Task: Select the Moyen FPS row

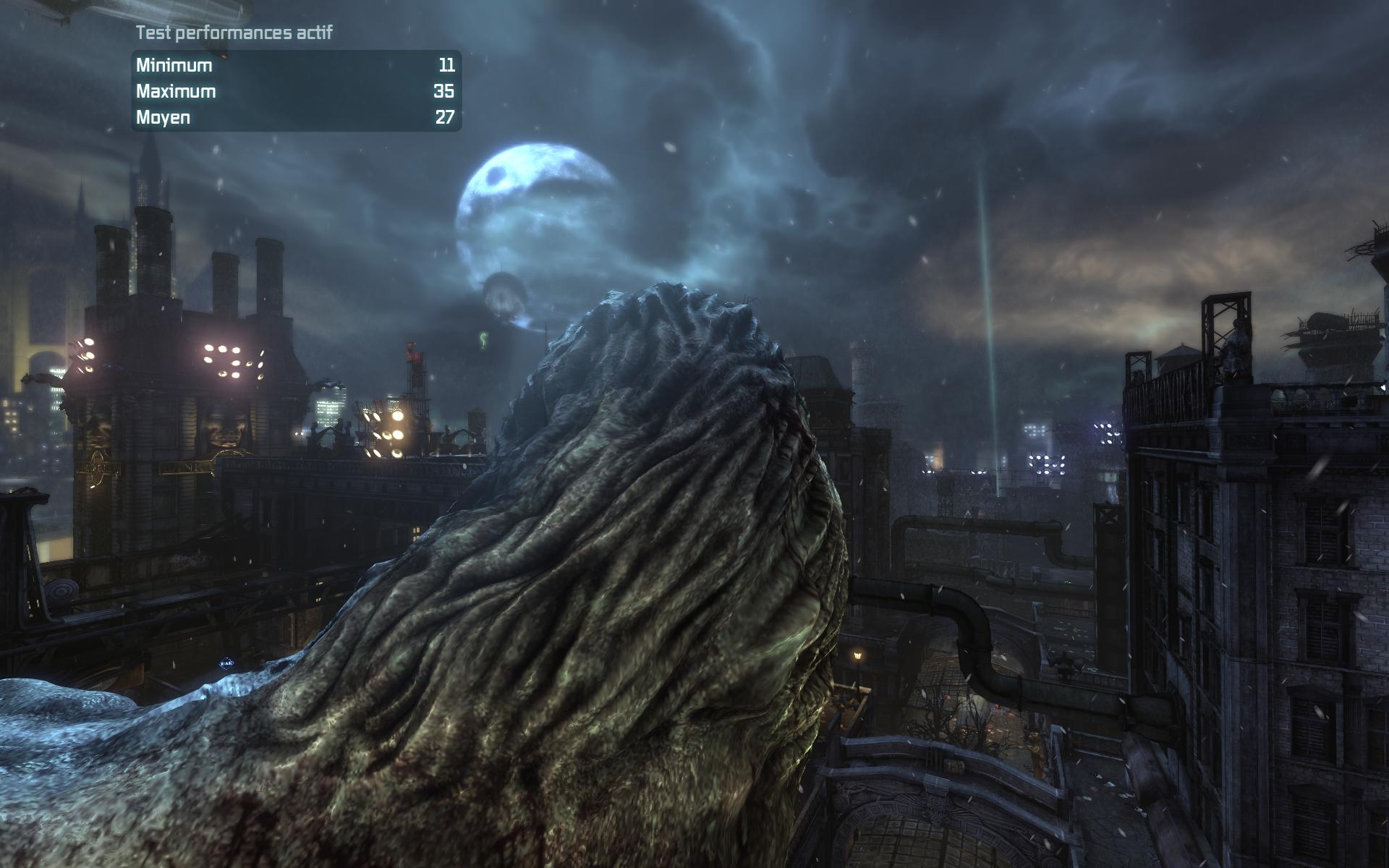Action: pos(289,115)
